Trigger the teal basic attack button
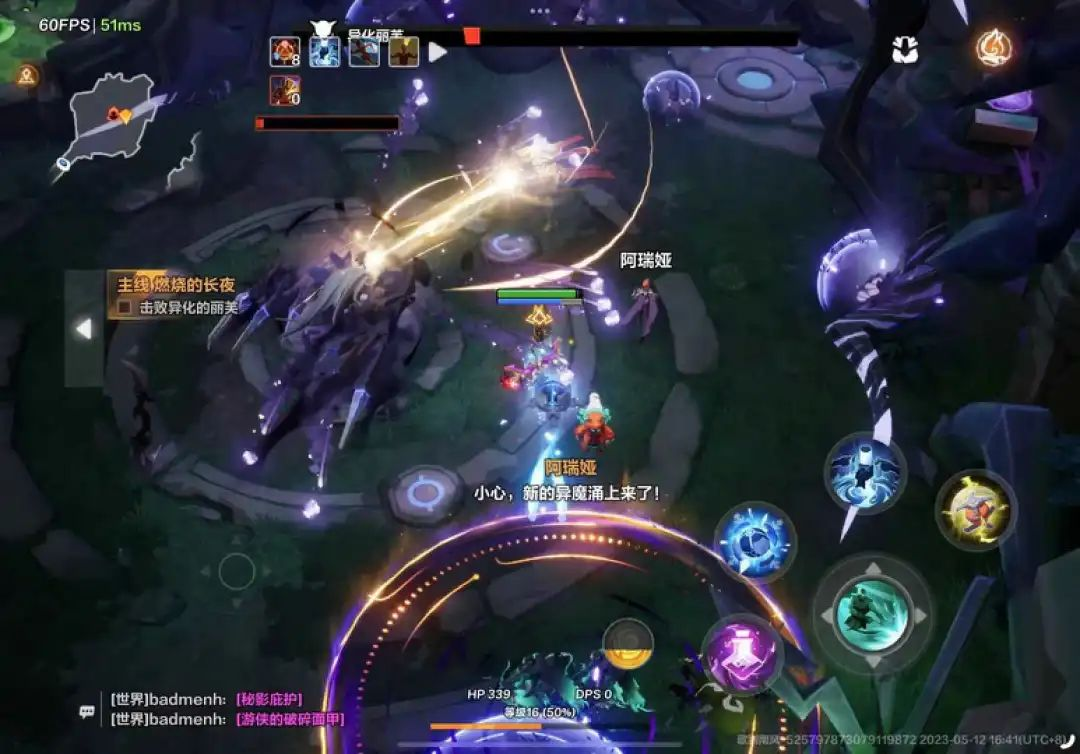Viewport: 1080px width, 754px height. 871,614
